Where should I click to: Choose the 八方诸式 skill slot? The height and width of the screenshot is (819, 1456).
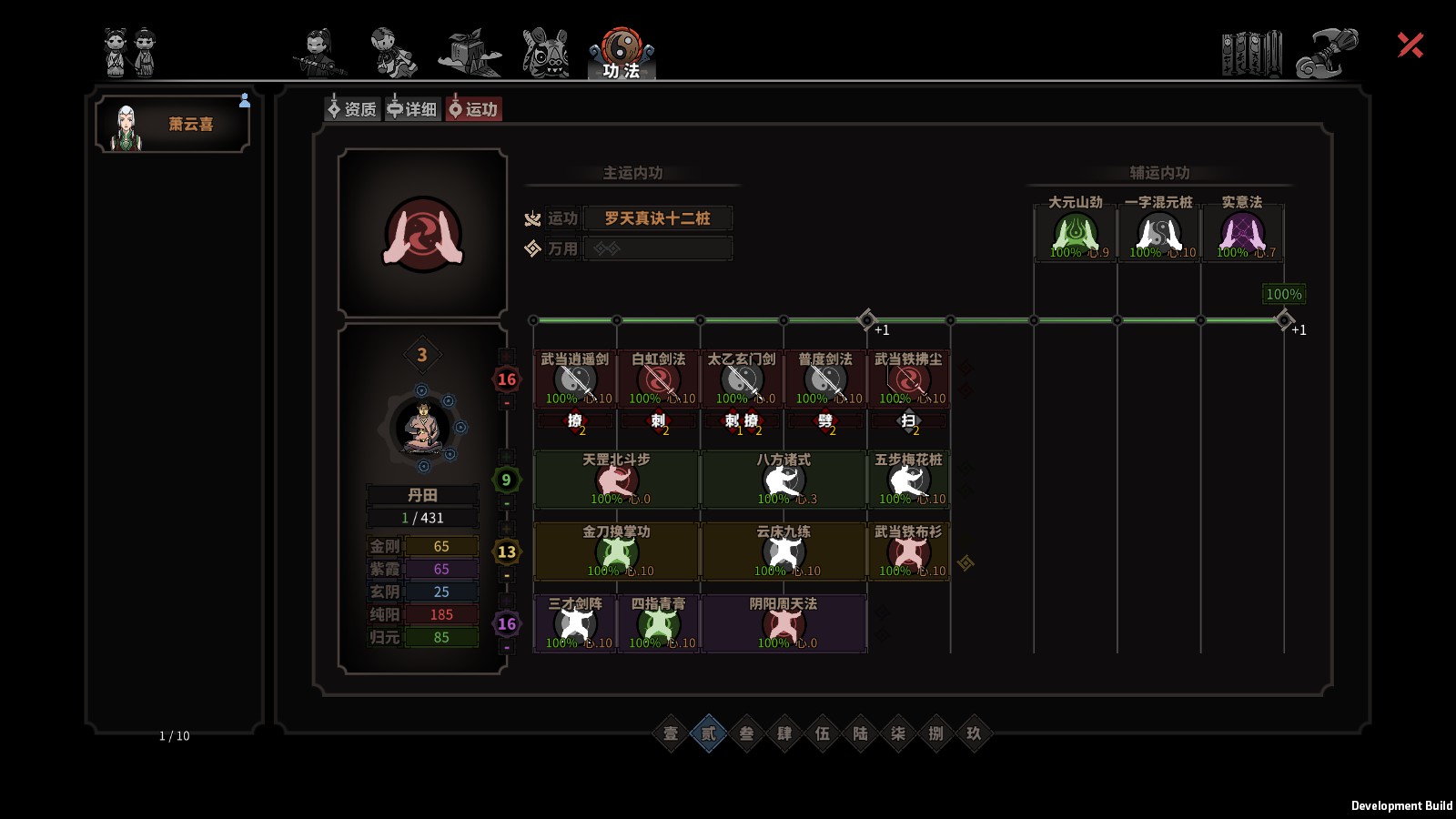tap(784, 480)
